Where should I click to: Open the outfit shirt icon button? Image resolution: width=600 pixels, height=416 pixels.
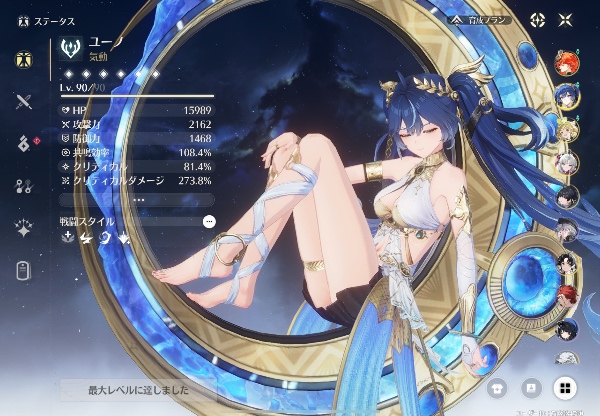coord(497,386)
